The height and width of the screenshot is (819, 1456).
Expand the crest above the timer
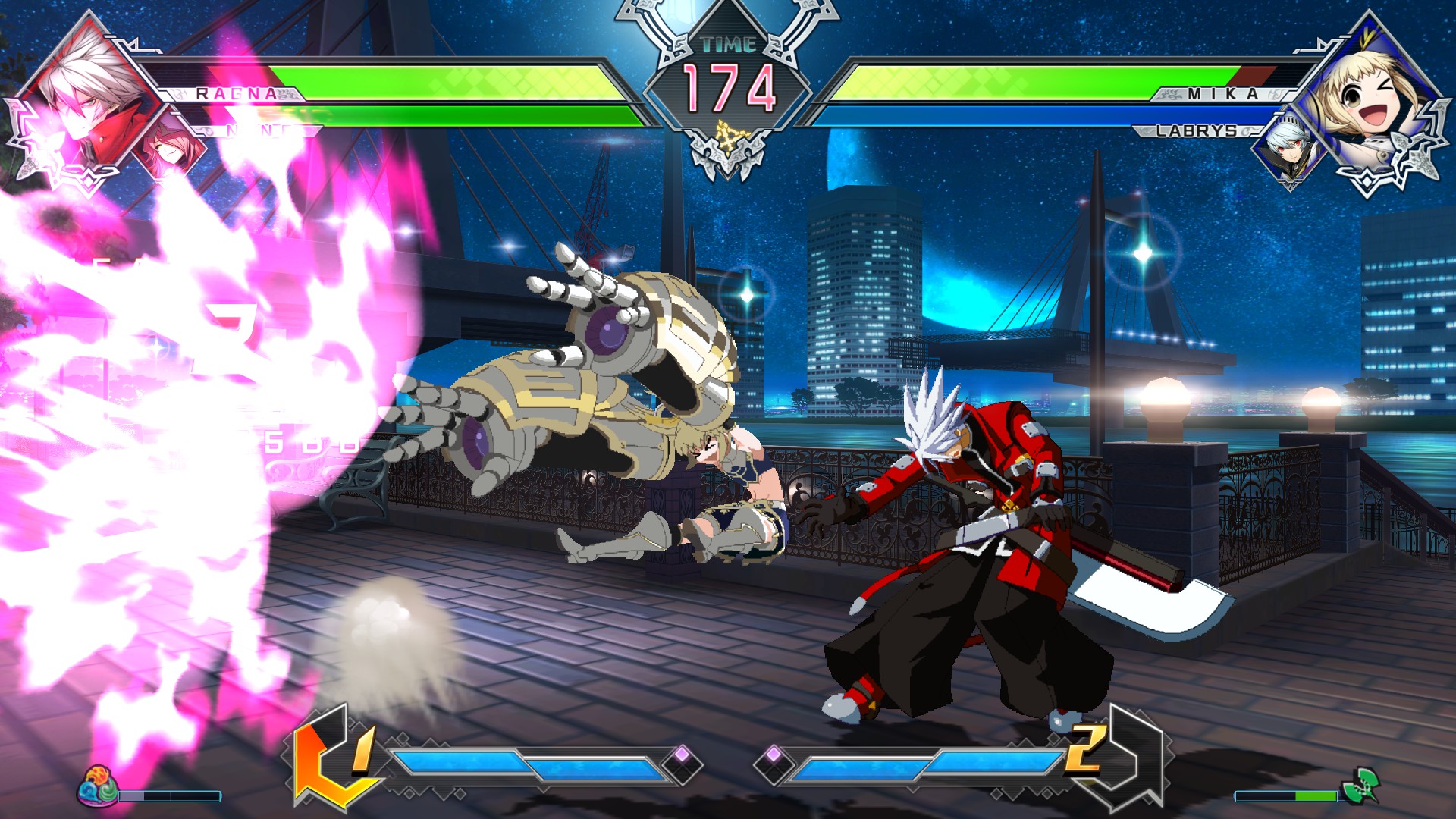[726, 15]
